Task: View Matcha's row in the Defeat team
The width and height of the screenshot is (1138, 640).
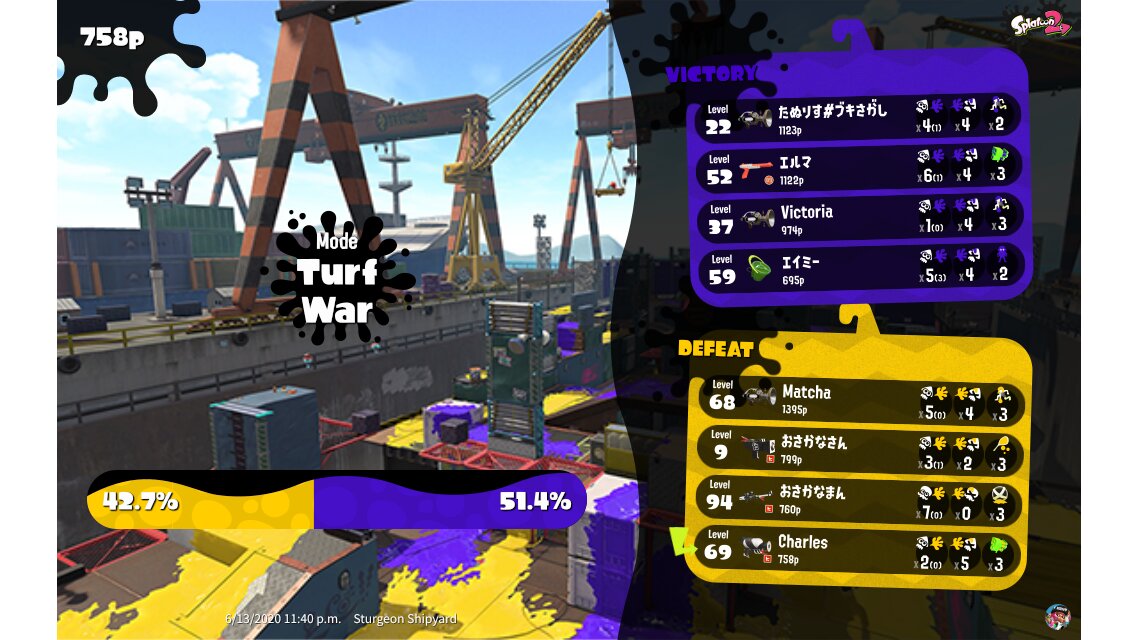Action: 860,399
